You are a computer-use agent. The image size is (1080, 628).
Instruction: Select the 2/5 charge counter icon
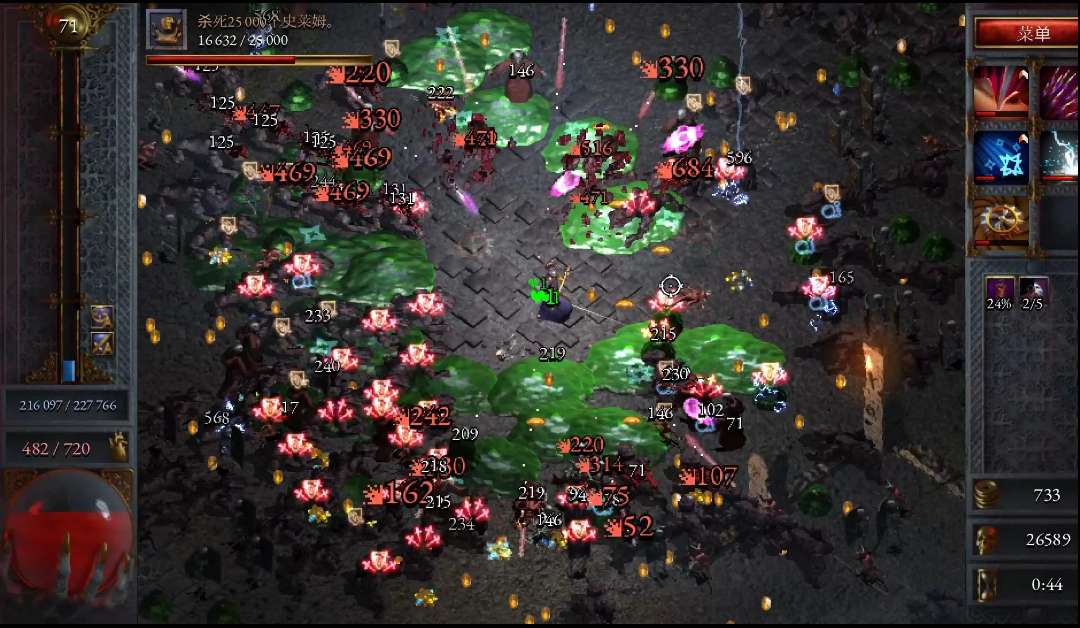1033,292
